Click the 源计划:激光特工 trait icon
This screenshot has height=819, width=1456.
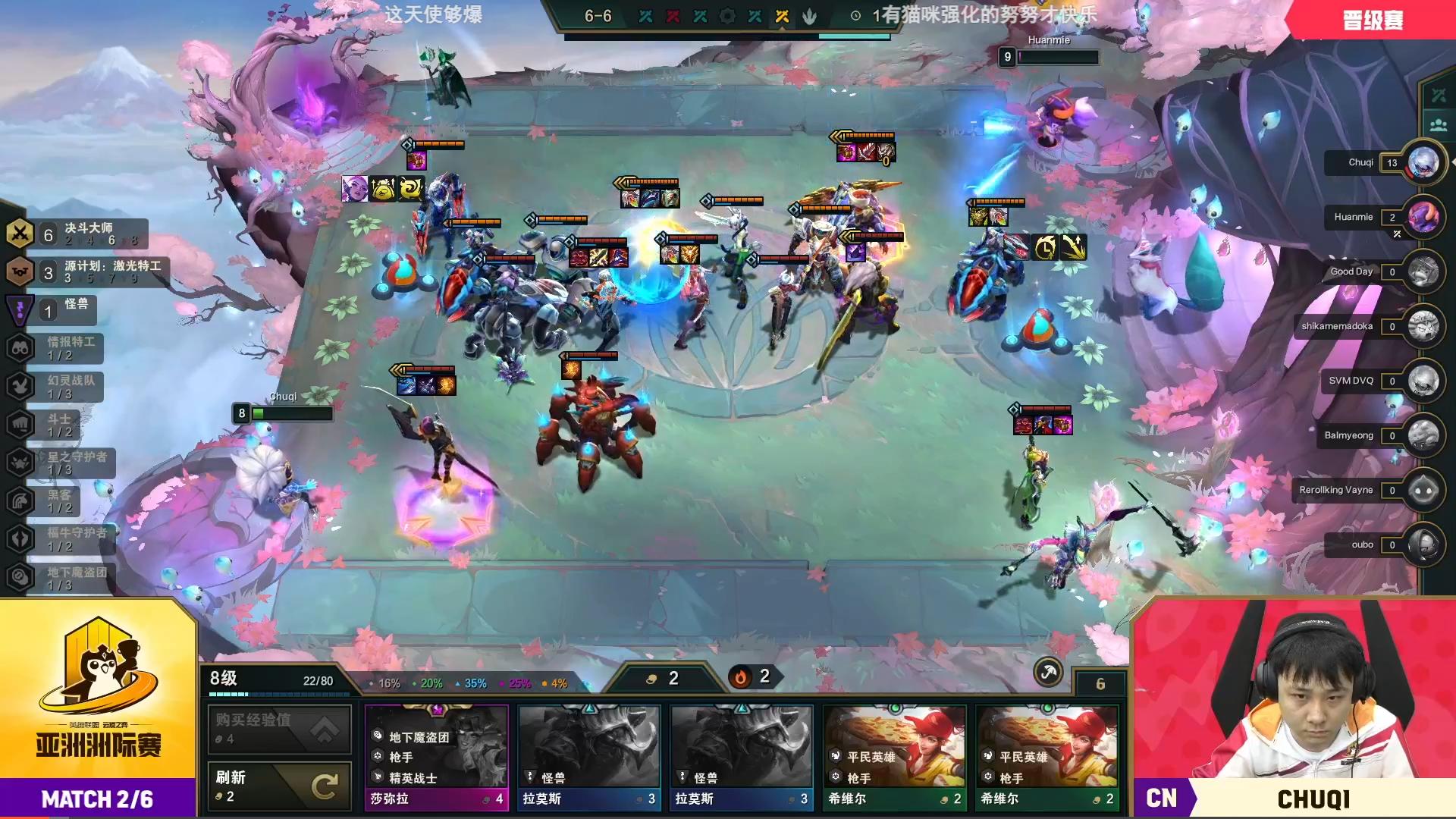[21, 270]
